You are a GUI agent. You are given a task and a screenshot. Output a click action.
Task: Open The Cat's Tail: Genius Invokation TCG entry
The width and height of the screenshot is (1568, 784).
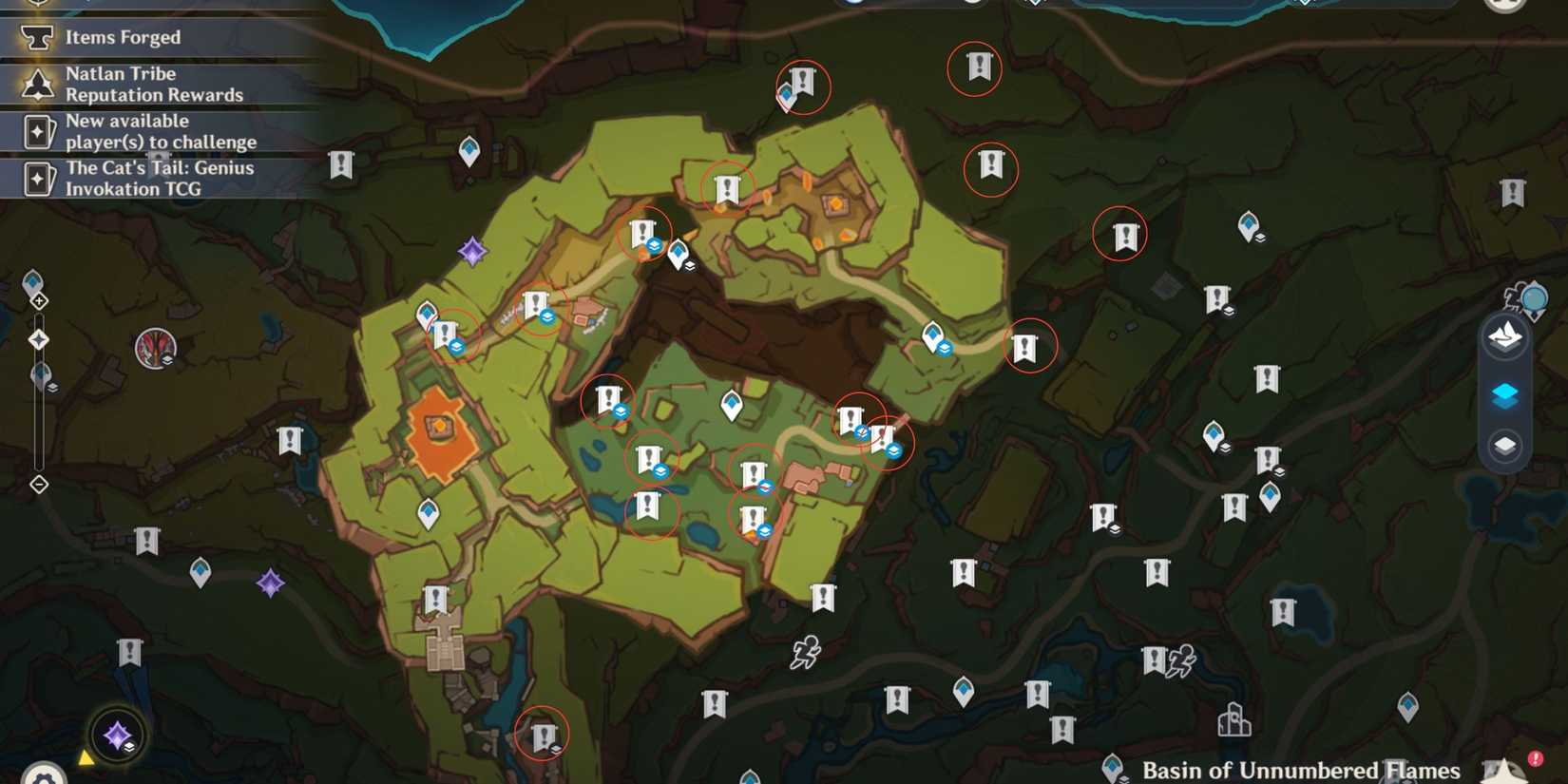pos(159,179)
